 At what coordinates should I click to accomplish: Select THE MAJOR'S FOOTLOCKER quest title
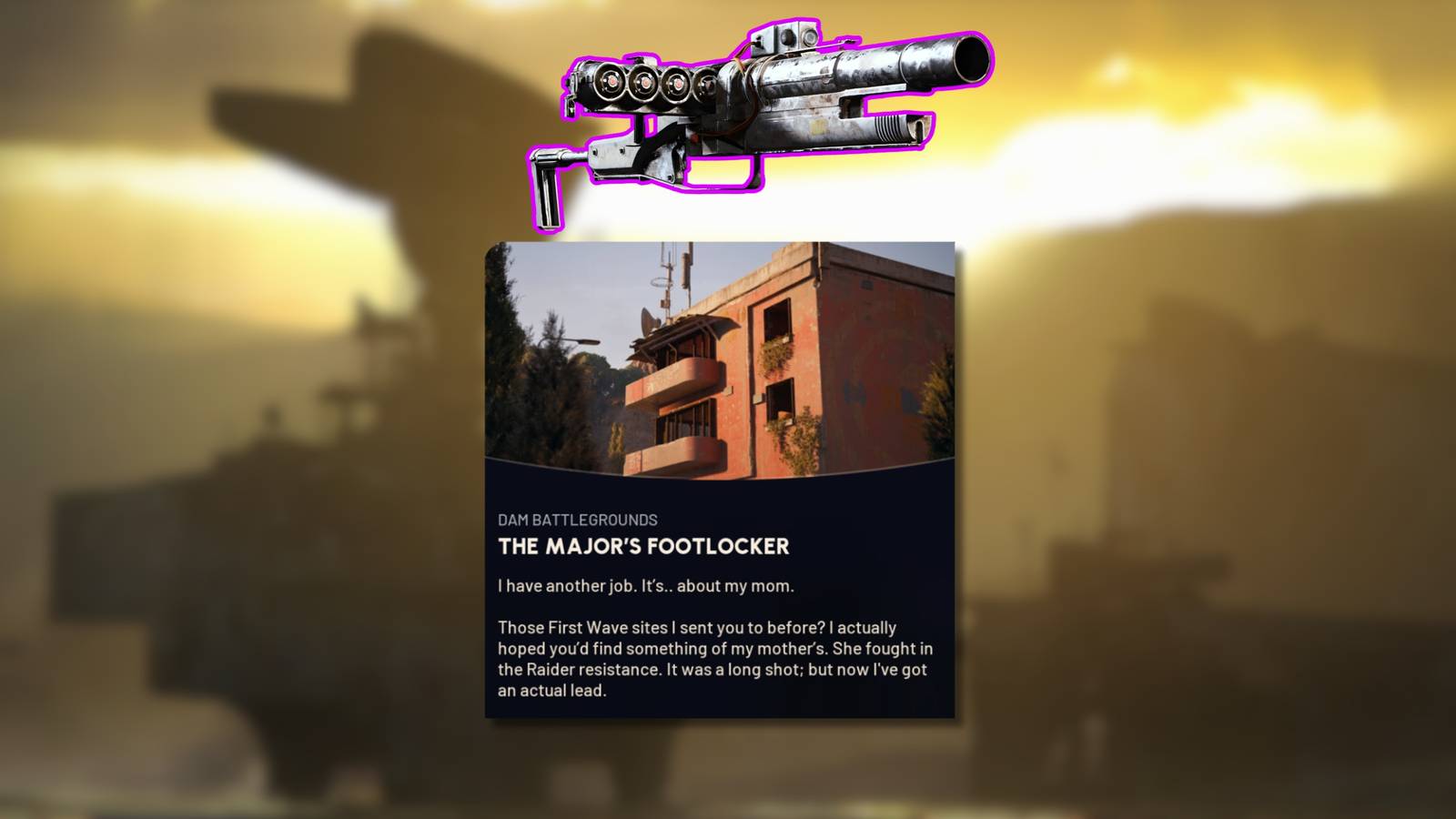coord(643,548)
